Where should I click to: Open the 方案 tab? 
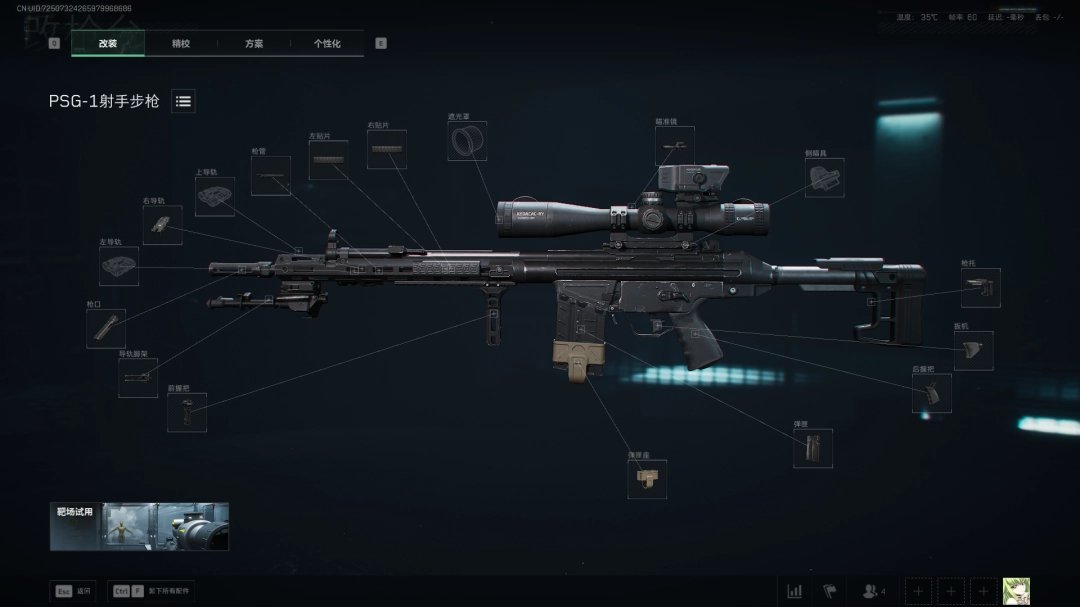click(x=254, y=44)
